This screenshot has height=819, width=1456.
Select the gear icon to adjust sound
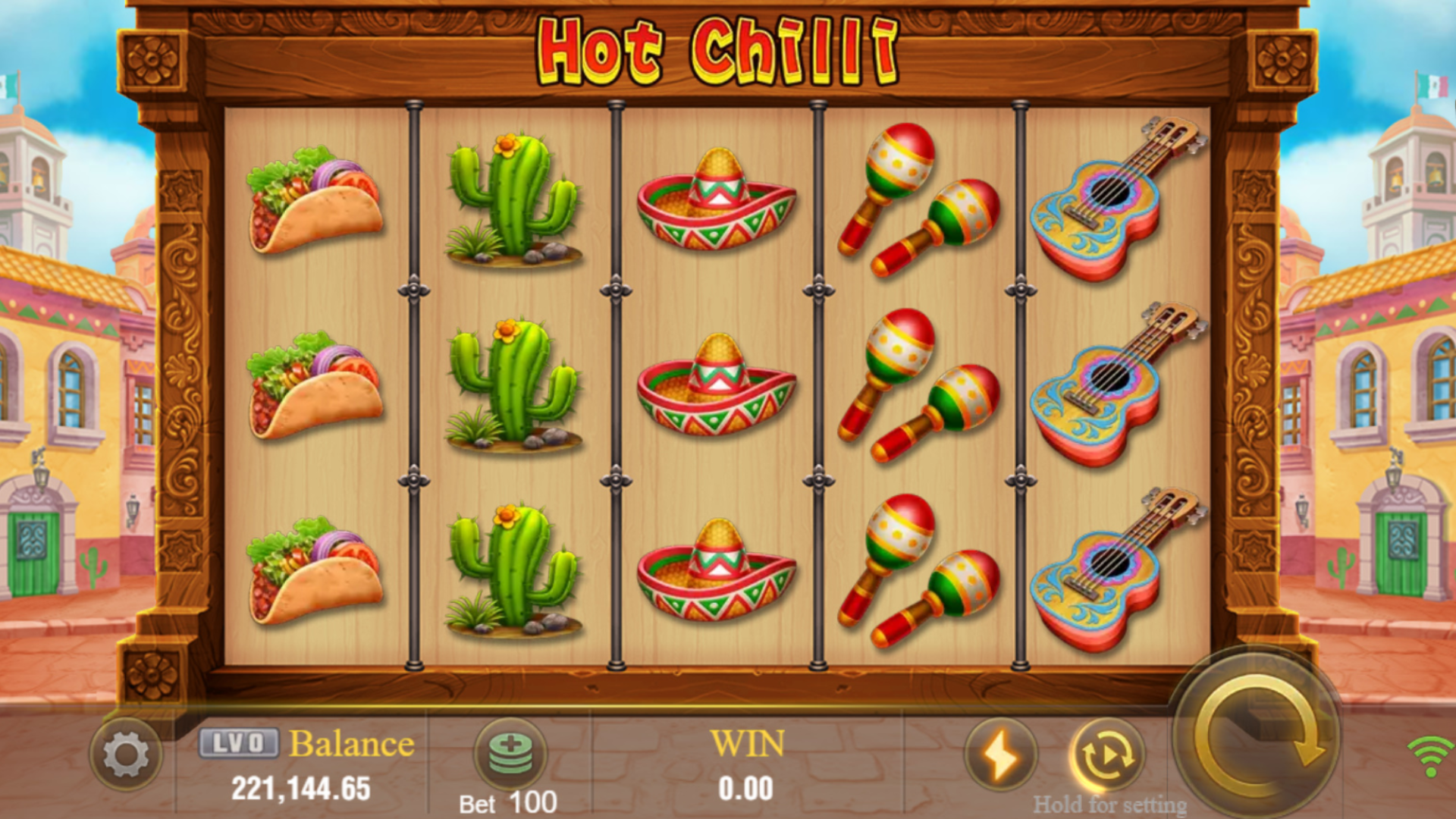(x=129, y=754)
